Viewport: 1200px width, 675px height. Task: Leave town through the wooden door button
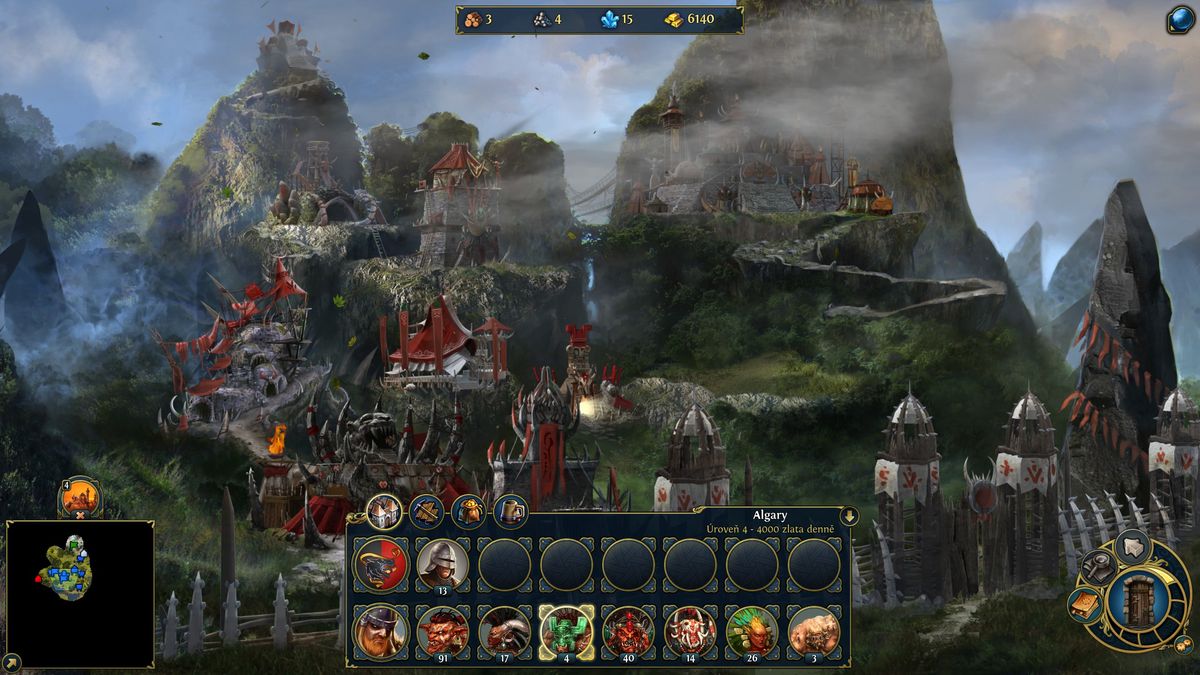[1138, 598]
